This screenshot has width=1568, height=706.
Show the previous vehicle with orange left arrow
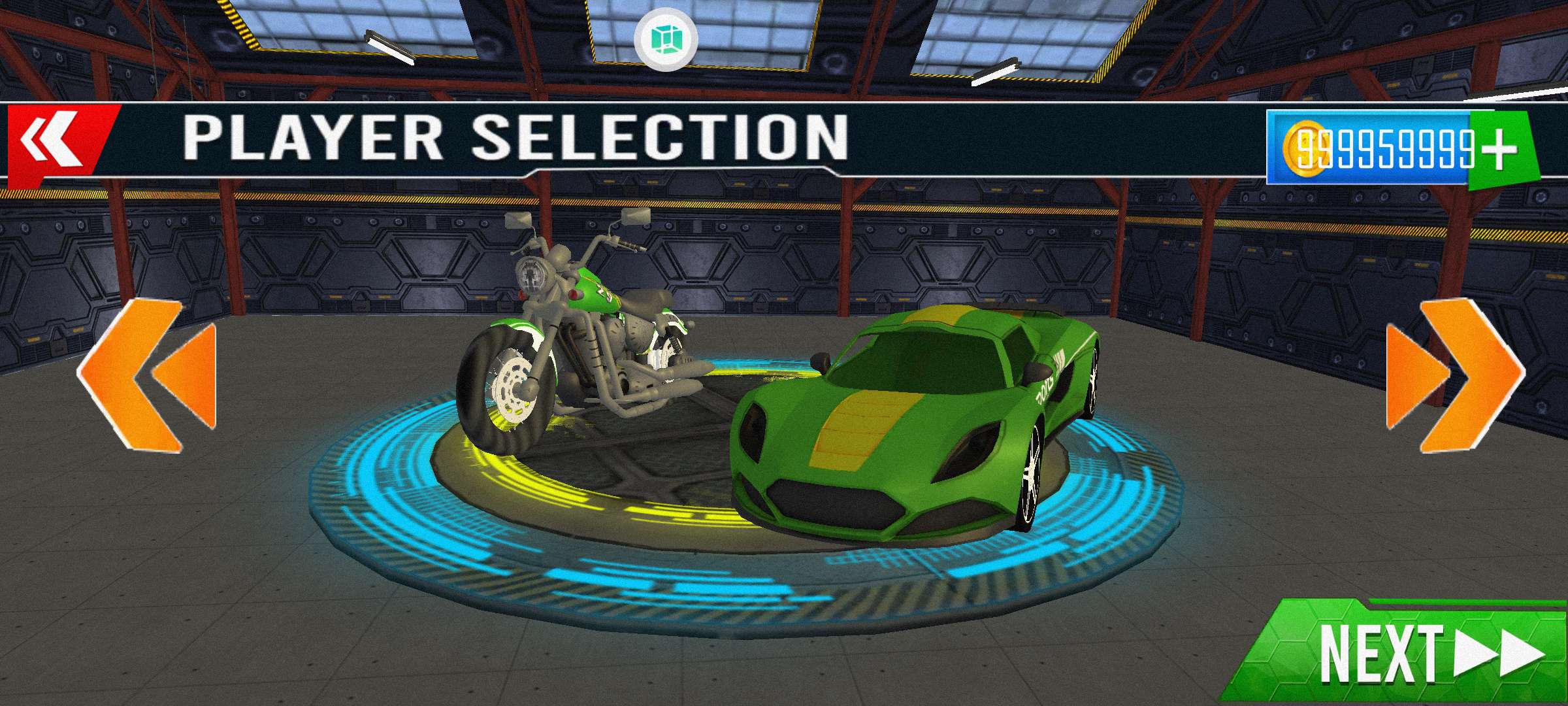coord(148,375)
